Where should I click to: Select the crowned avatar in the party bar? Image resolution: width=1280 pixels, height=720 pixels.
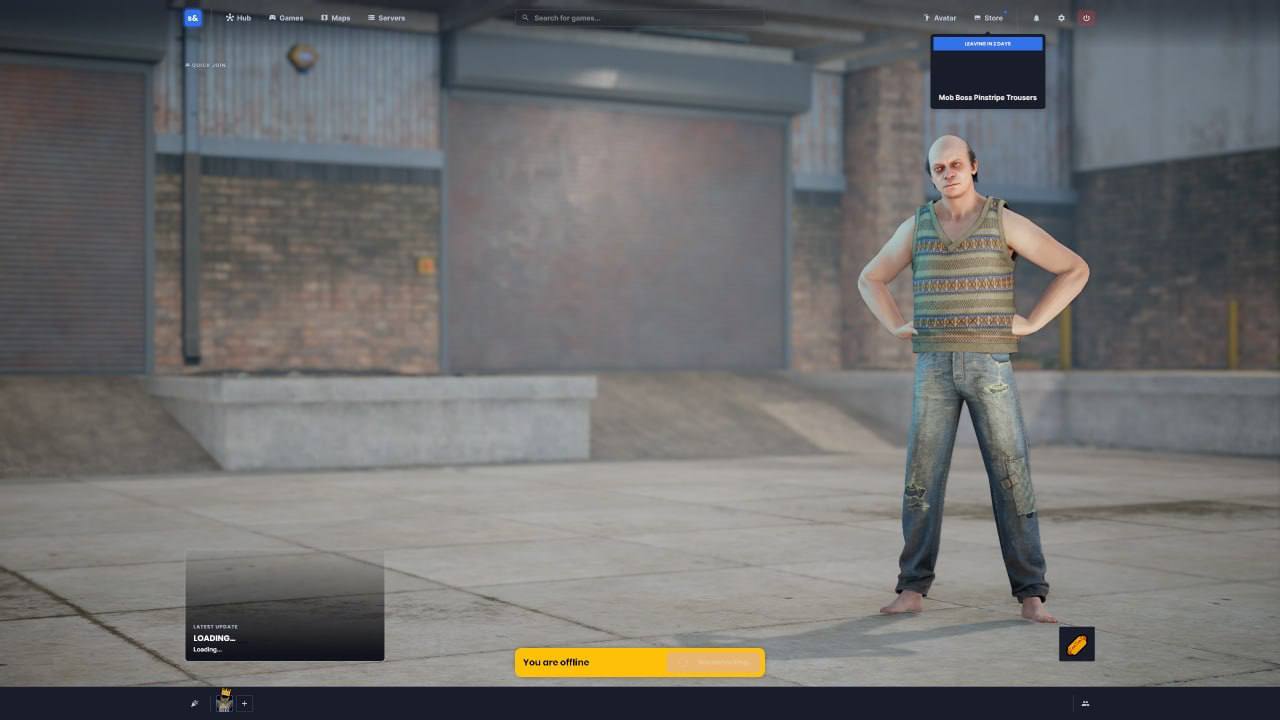pos(224,702)
